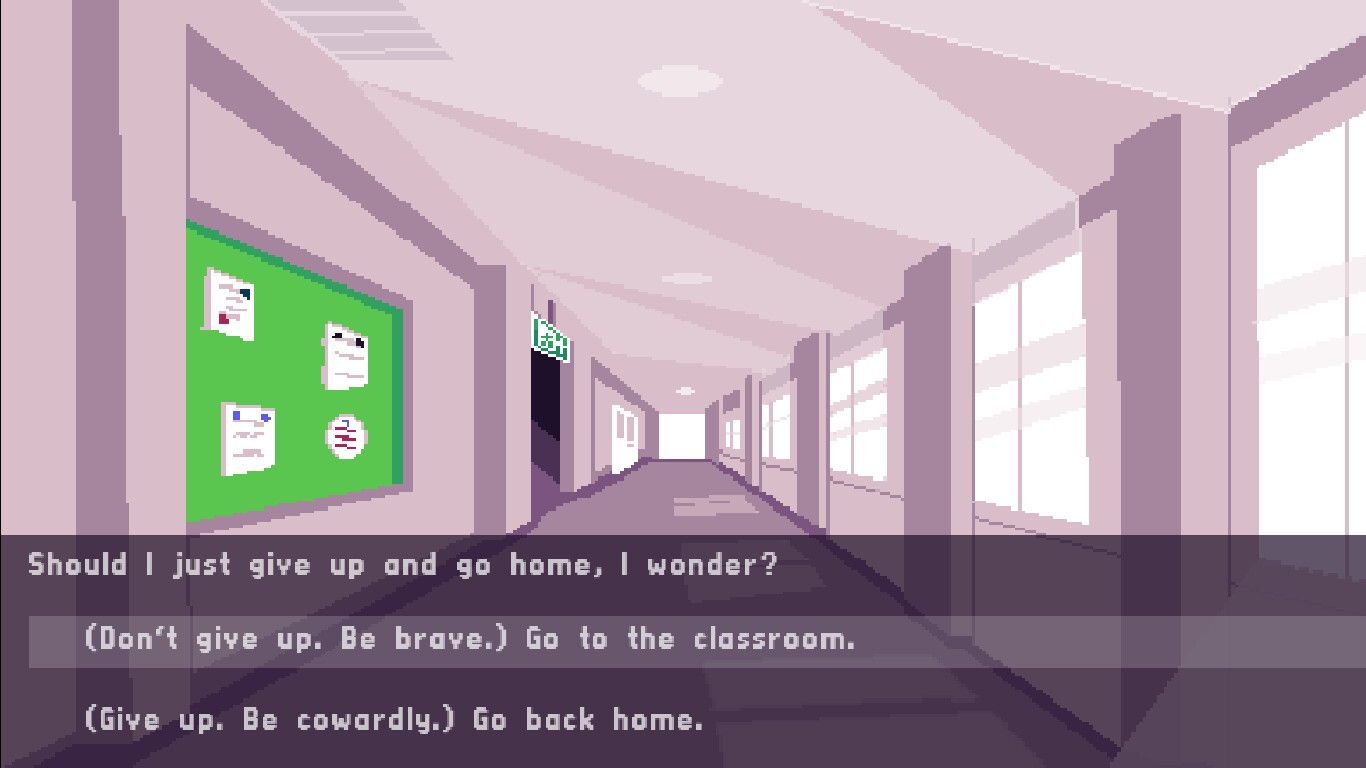The width and height of the screenshot is (1366, 768).
Task: Click the center paper with the folded black corner
Action: point(346,357)
